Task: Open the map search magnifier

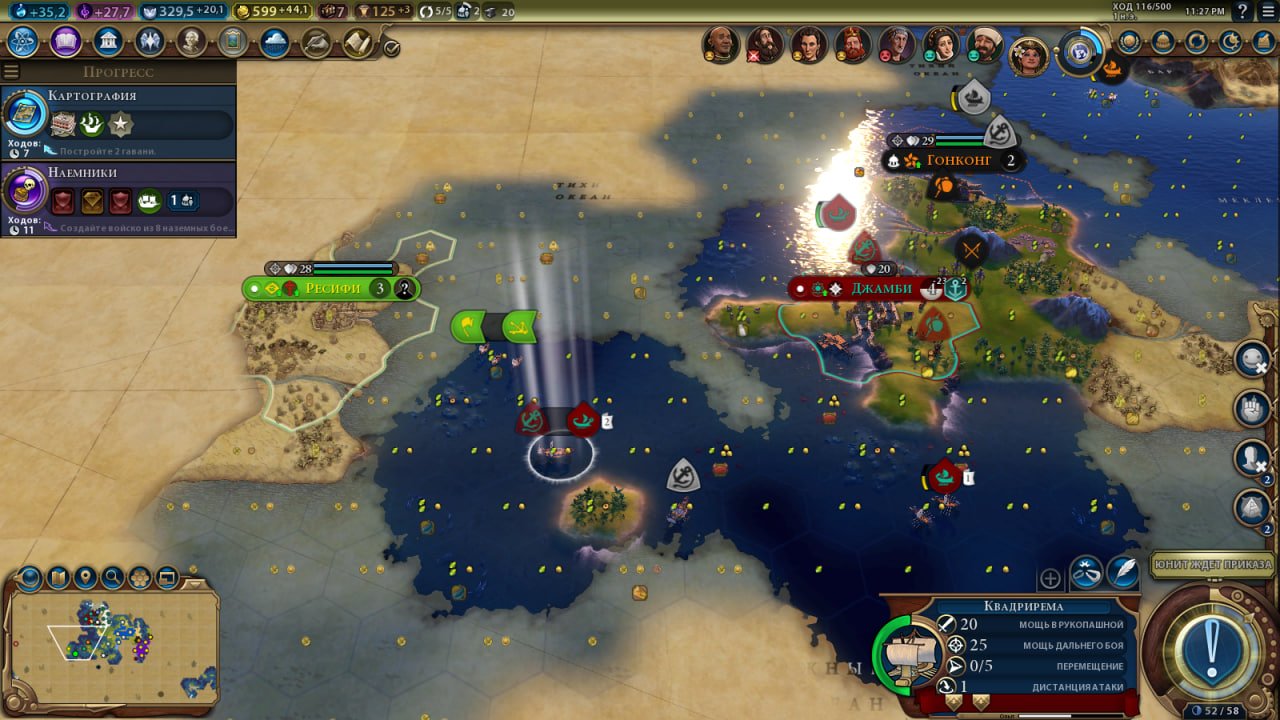Action: point(112,577)
